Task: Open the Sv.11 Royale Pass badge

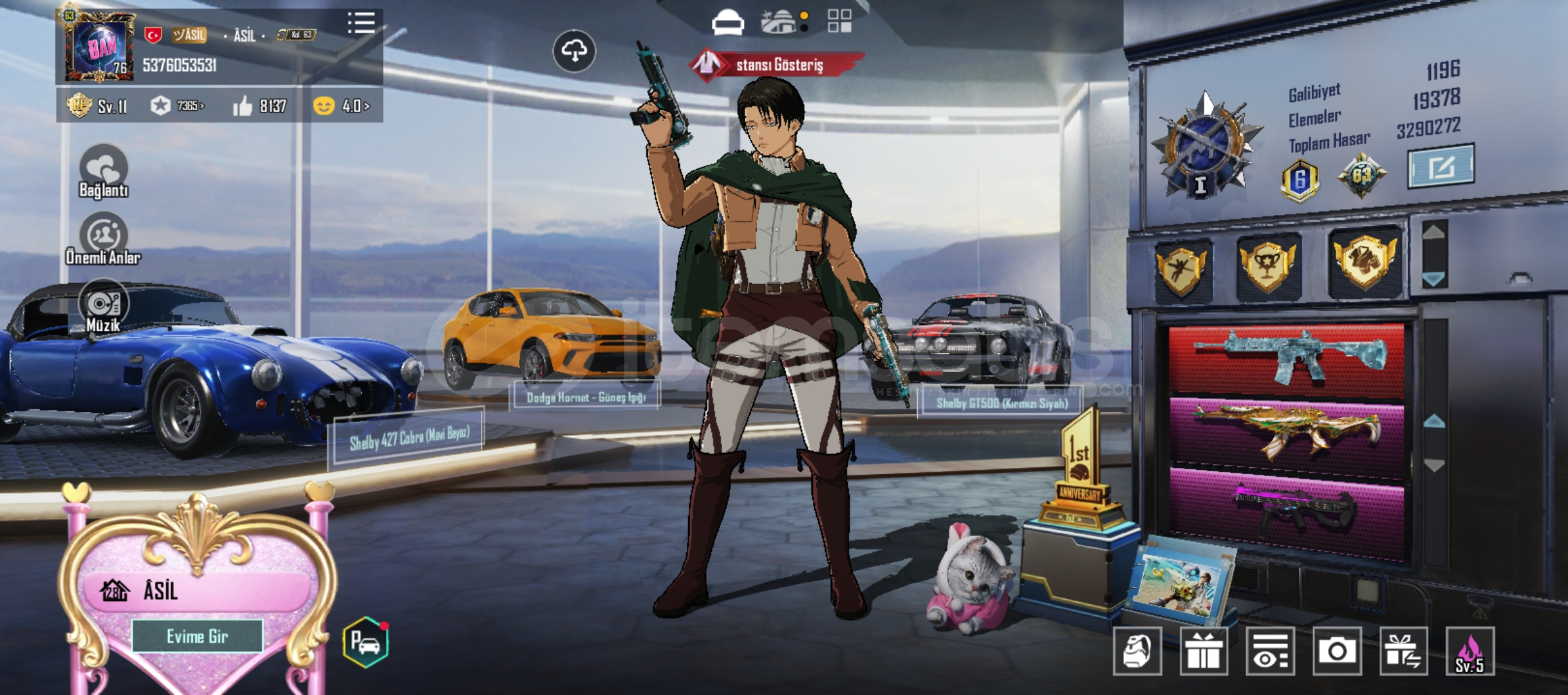Action: [x=98, y=106]
